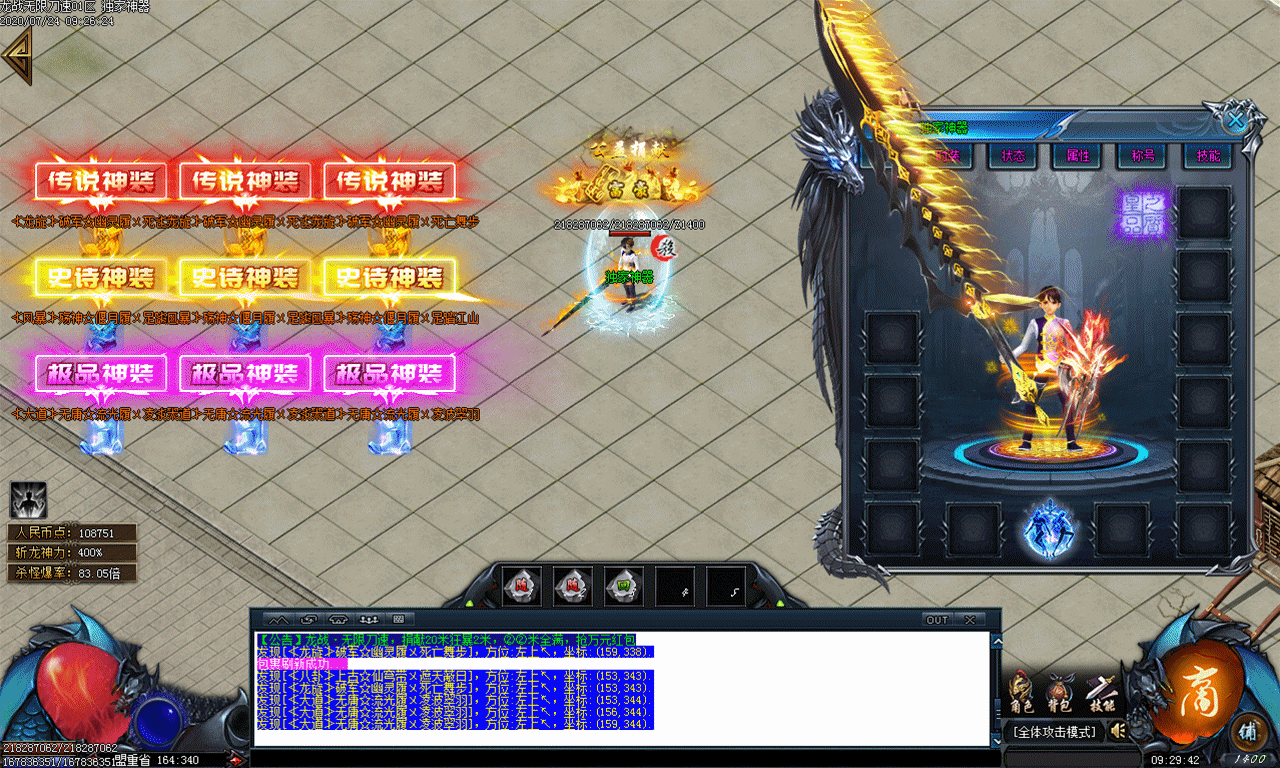Image resolution: width=1280 pixels, height=768 pixels.
Task: Open the 技能 skills icon in bottom bar
Action: pos(1099,691)
